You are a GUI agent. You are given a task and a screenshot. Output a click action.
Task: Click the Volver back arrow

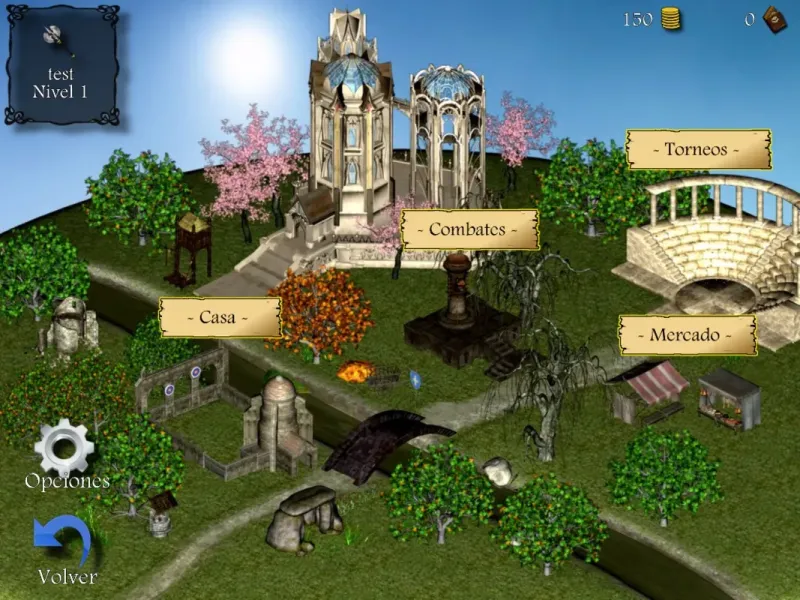coord(64,542)
